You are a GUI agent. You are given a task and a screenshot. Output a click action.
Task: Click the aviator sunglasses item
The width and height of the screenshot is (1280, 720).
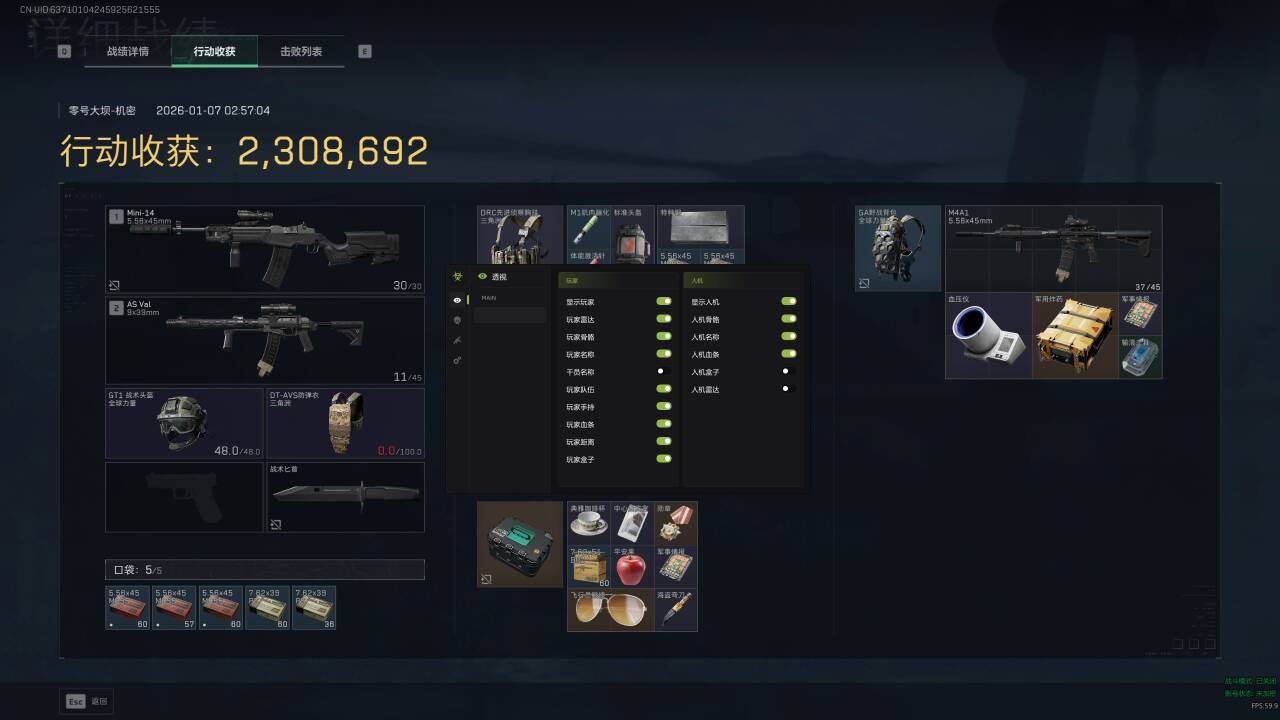pos(610,610)
